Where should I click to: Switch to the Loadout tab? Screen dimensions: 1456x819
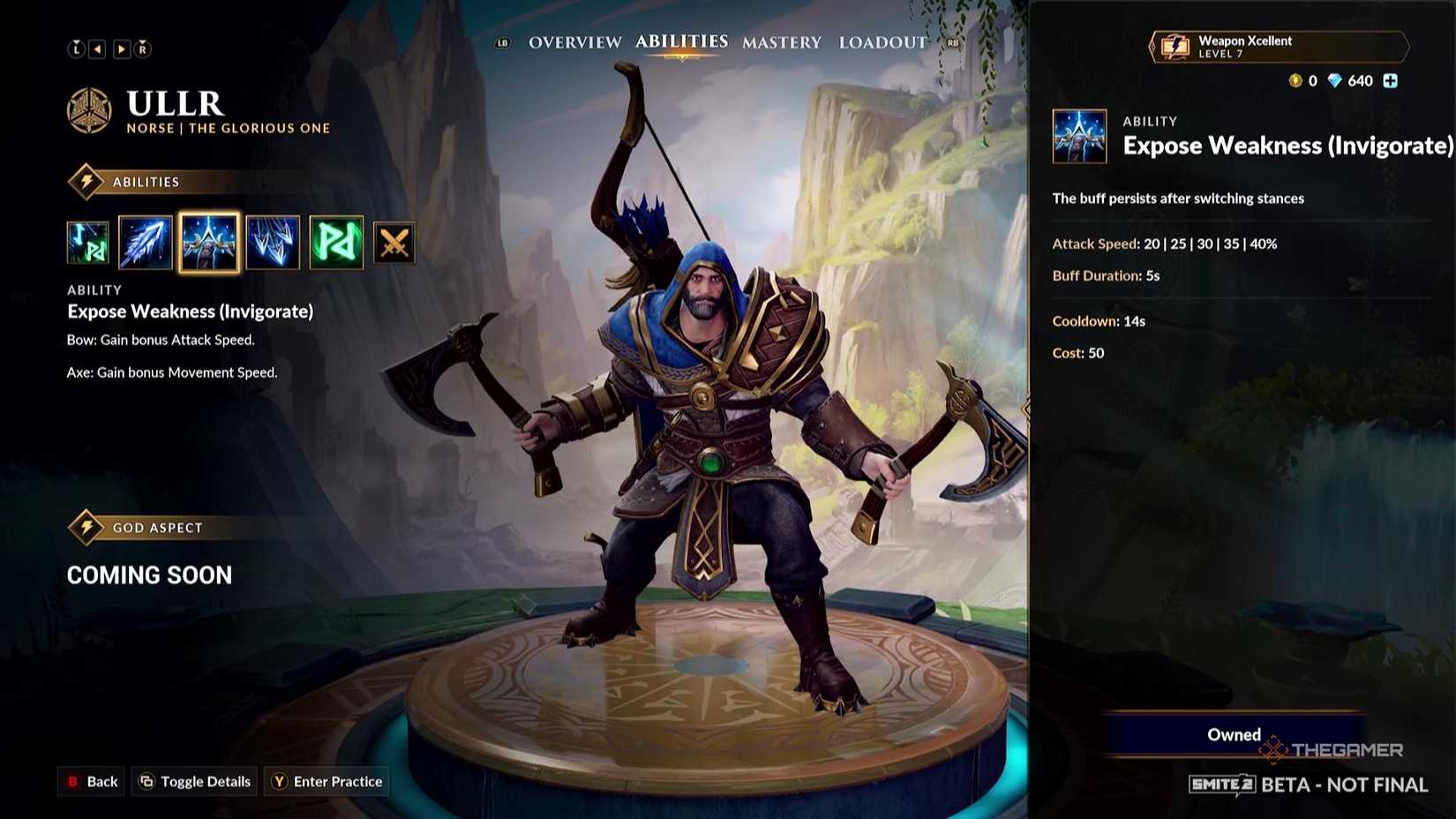pyautogui.click(x=882, y=41)
